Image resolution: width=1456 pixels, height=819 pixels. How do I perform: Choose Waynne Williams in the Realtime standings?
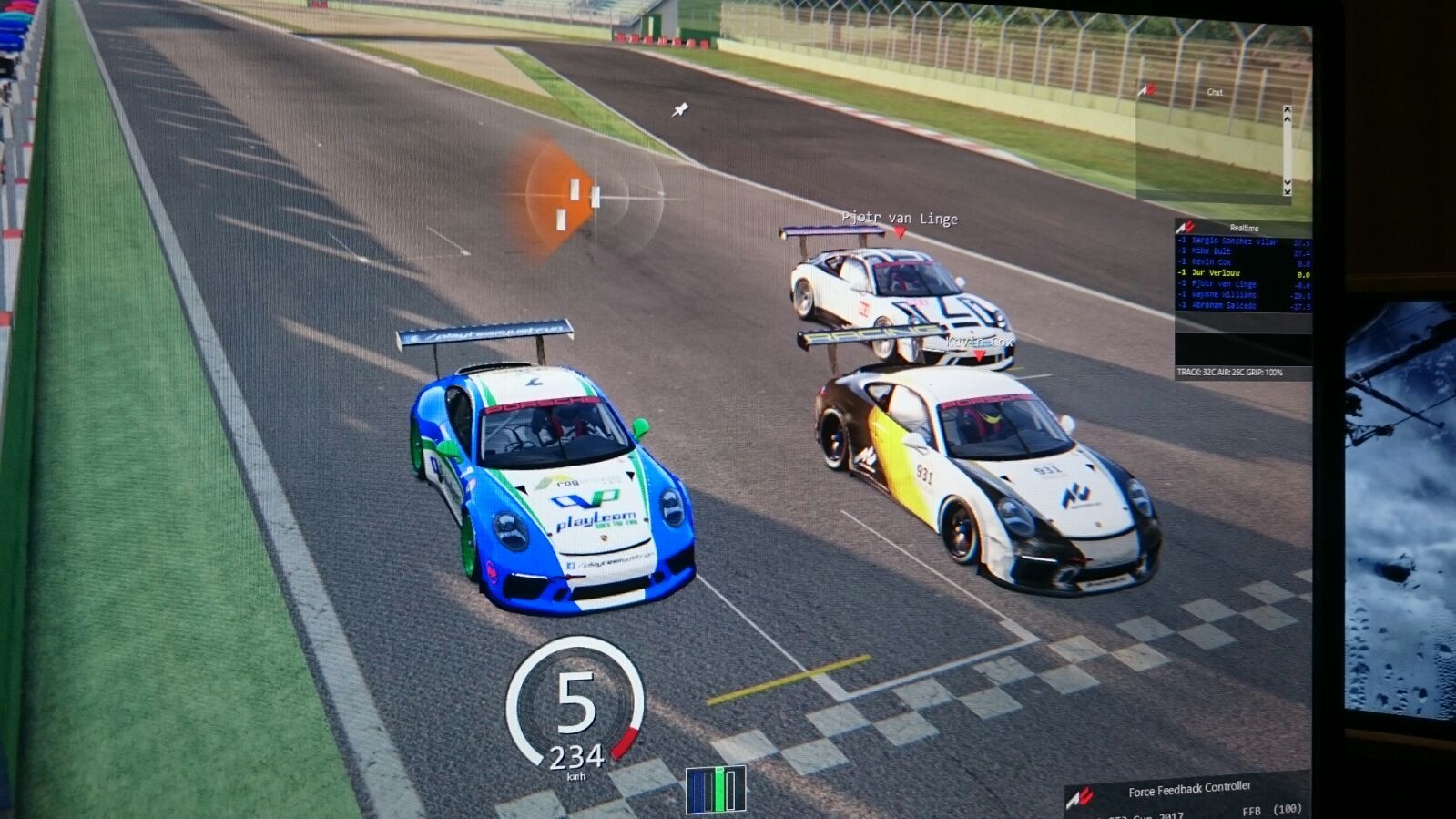1224,295
